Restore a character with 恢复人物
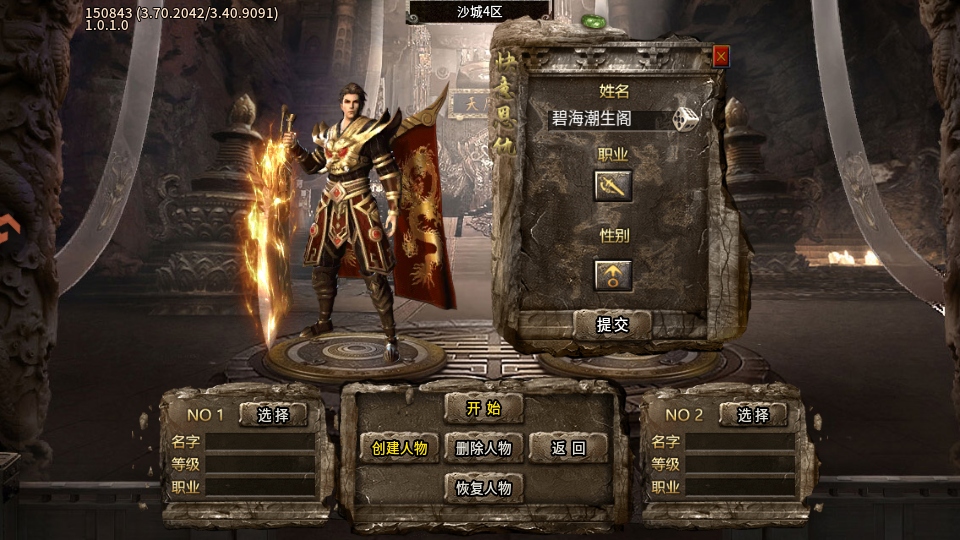 483,488
